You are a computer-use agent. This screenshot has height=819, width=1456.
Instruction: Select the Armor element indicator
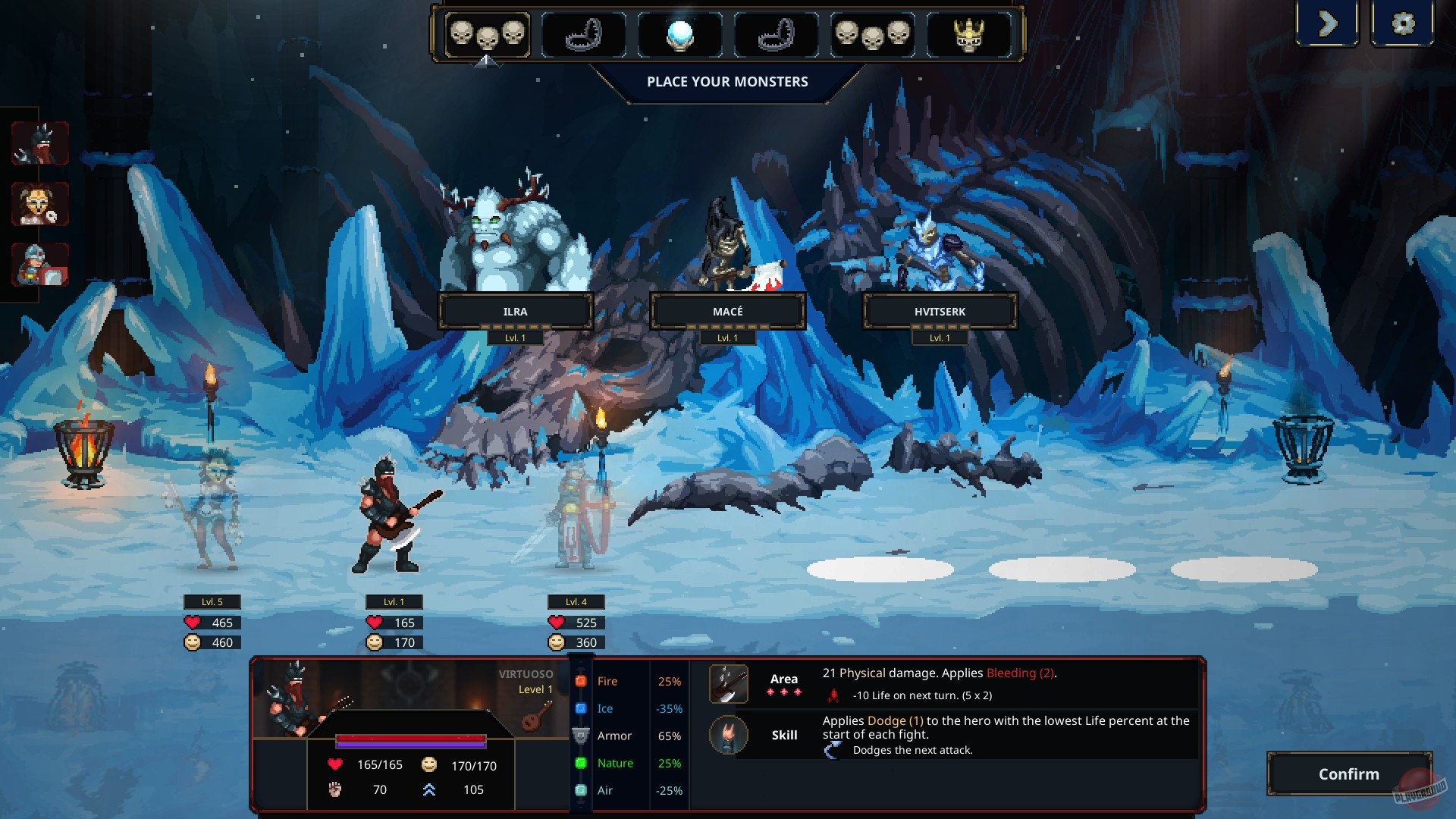click(581, 736)
